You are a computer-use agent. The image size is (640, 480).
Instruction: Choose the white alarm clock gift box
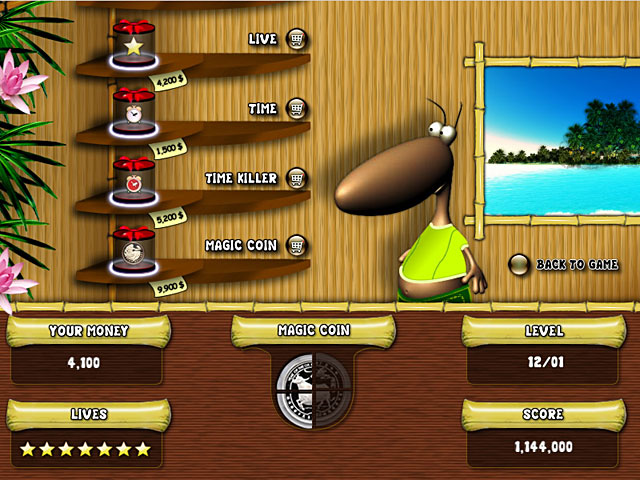click(132, 109)
